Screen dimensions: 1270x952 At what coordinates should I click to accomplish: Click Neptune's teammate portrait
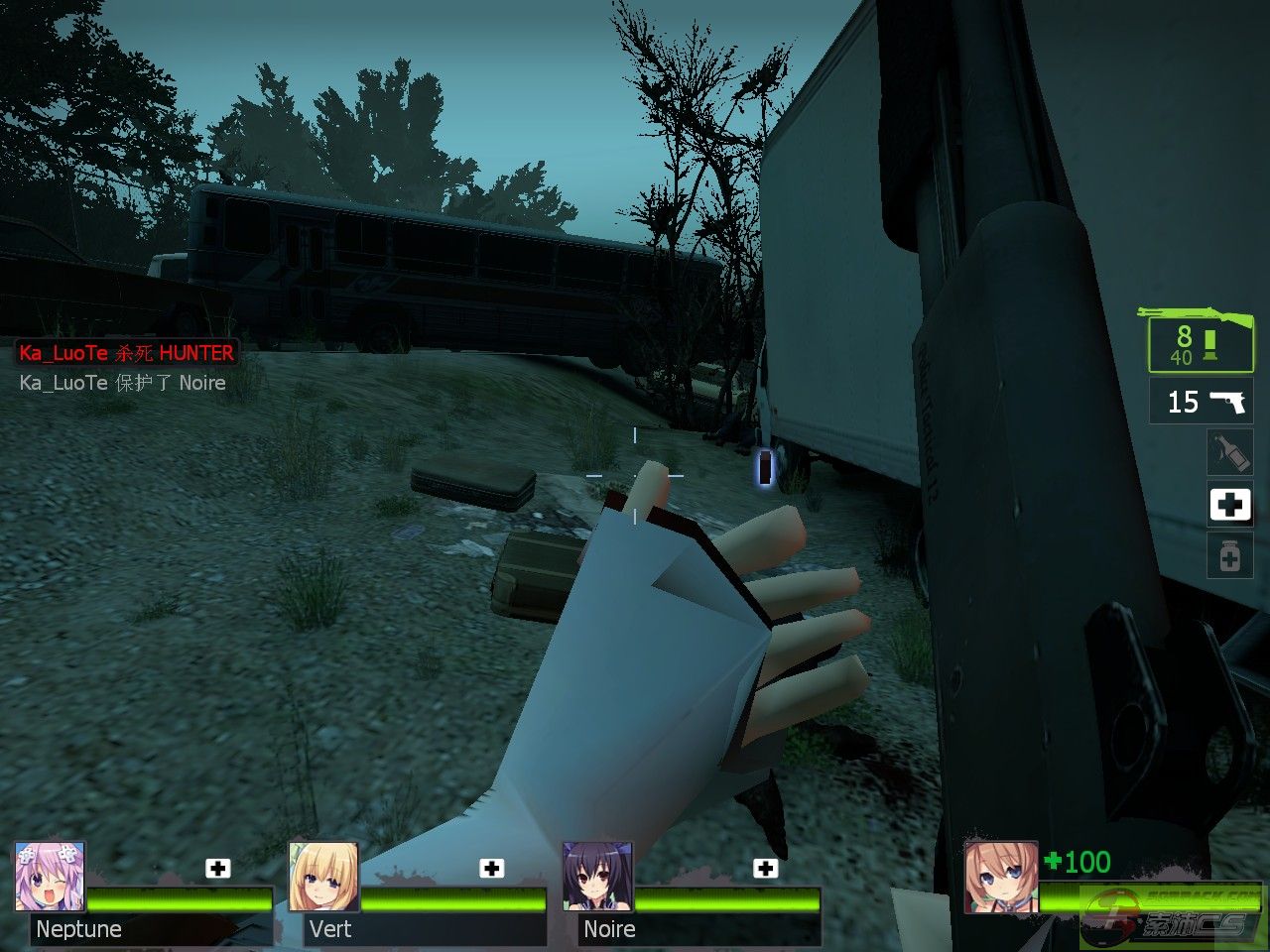(50, 877)
